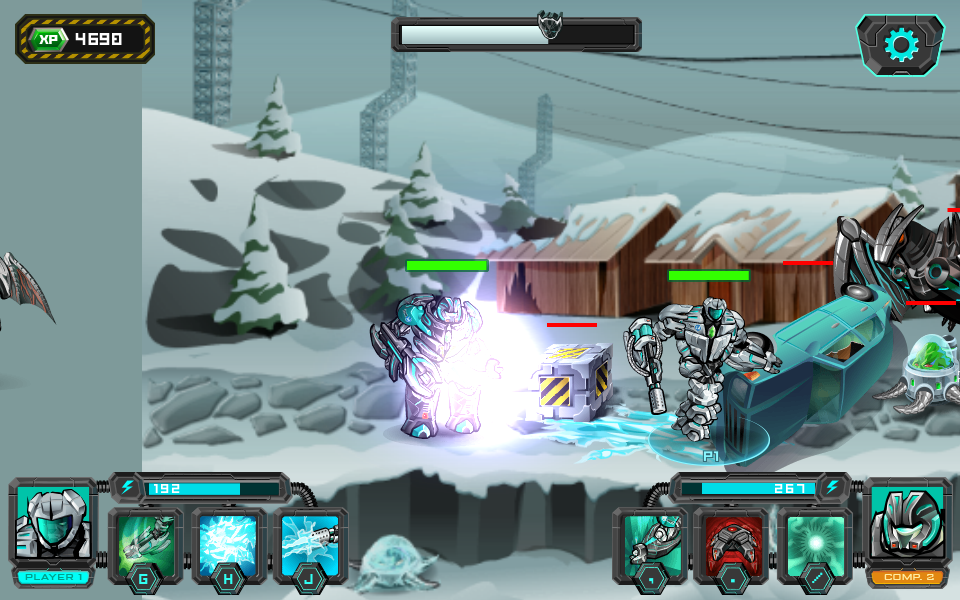Fire the ice cannon blast ability
This screenshot has height=600, width=960.
point(310,543)
